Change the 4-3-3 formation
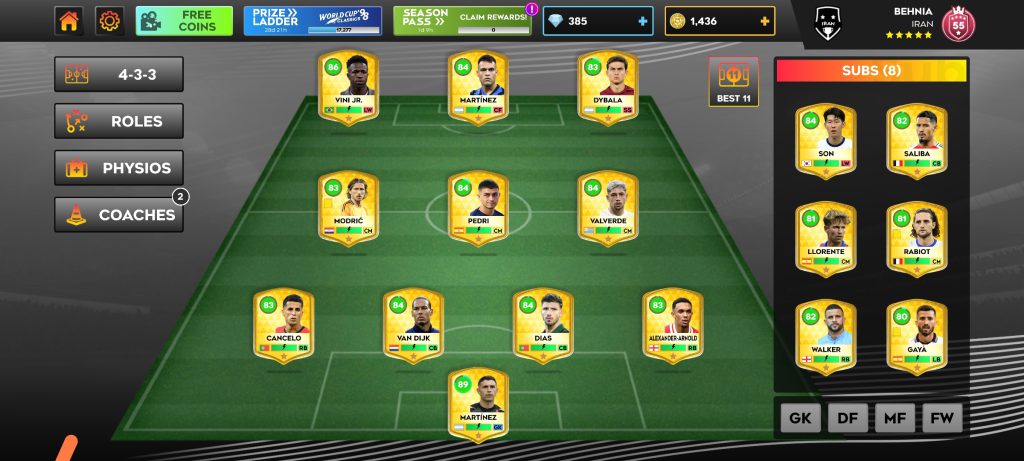This screenshot has height=461, width=1024. (119, 75)
